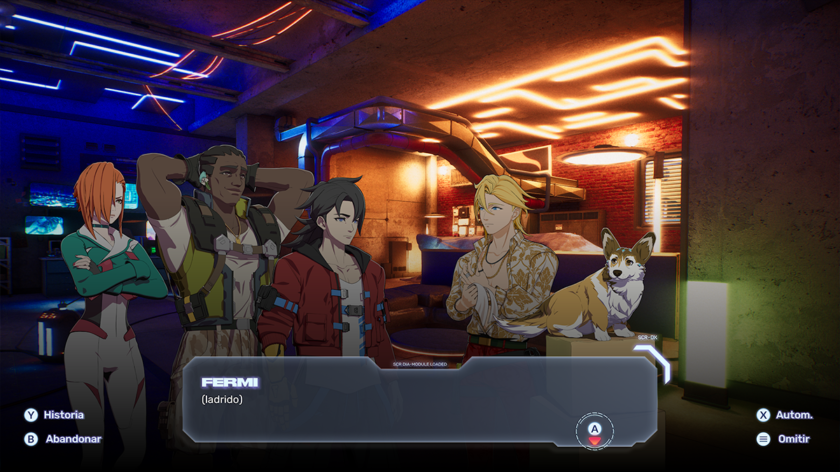Select Omitir to skip the dialogue

coord(784,439)
